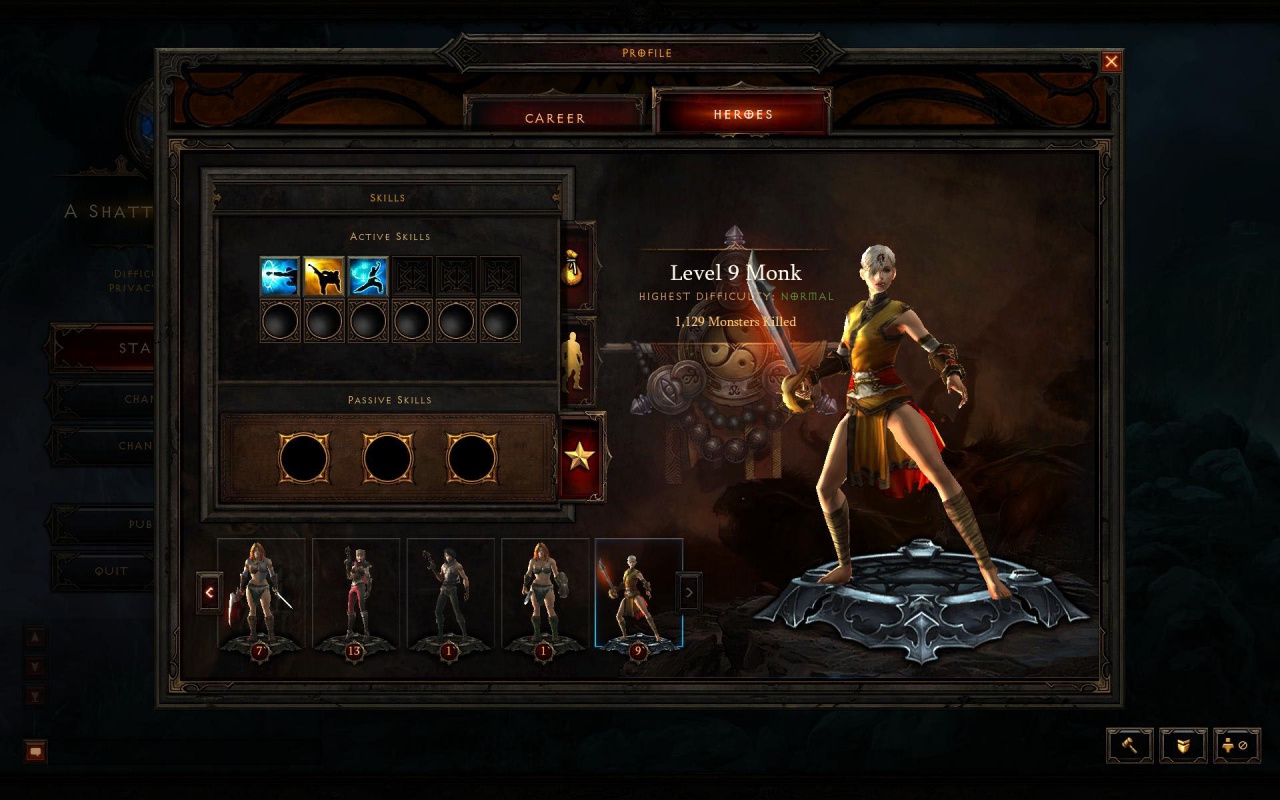
Task: Select the blue punching fist skill
Action: click(x=280, y=276)
